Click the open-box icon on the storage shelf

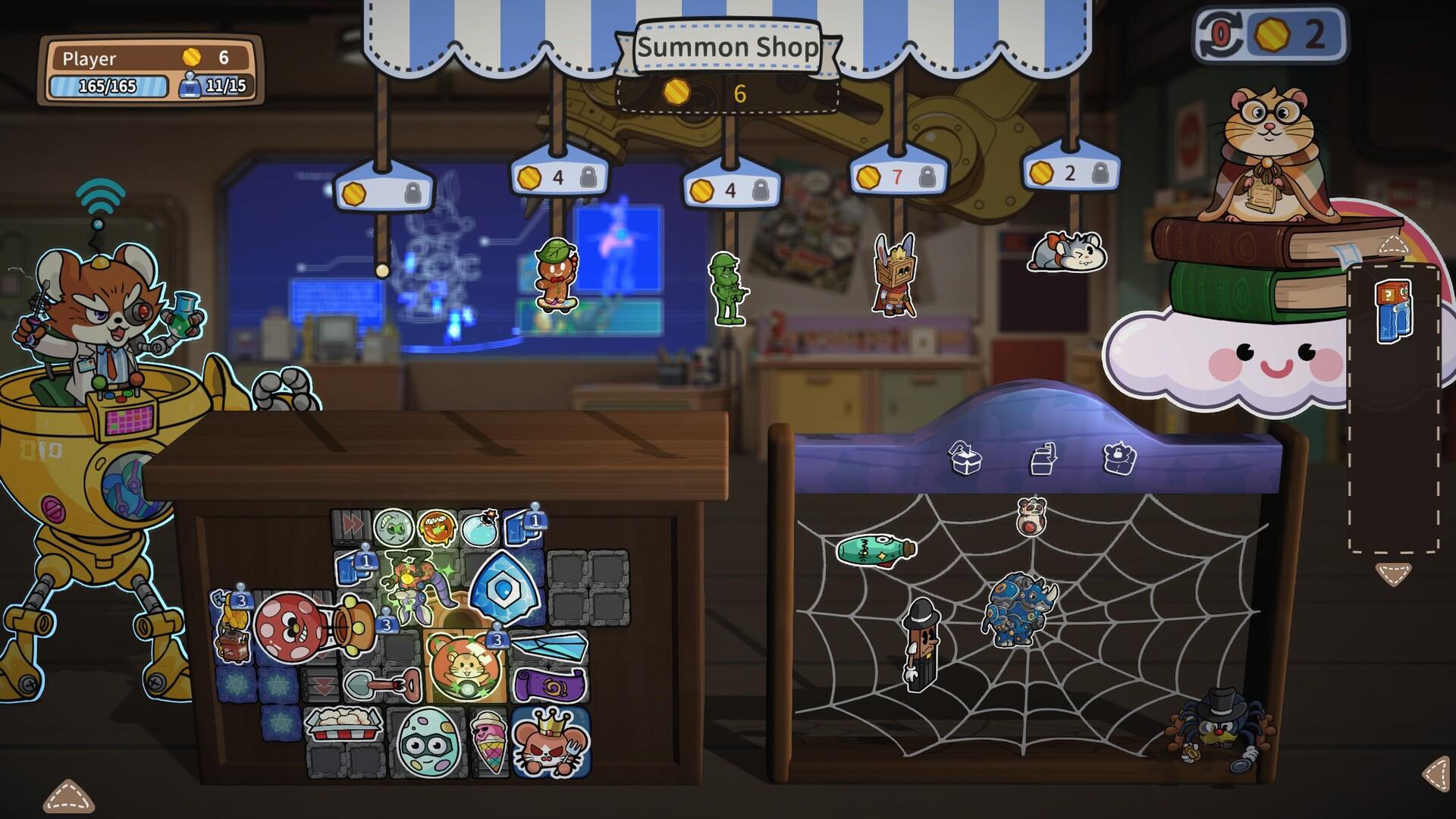(x=965, y=458)
